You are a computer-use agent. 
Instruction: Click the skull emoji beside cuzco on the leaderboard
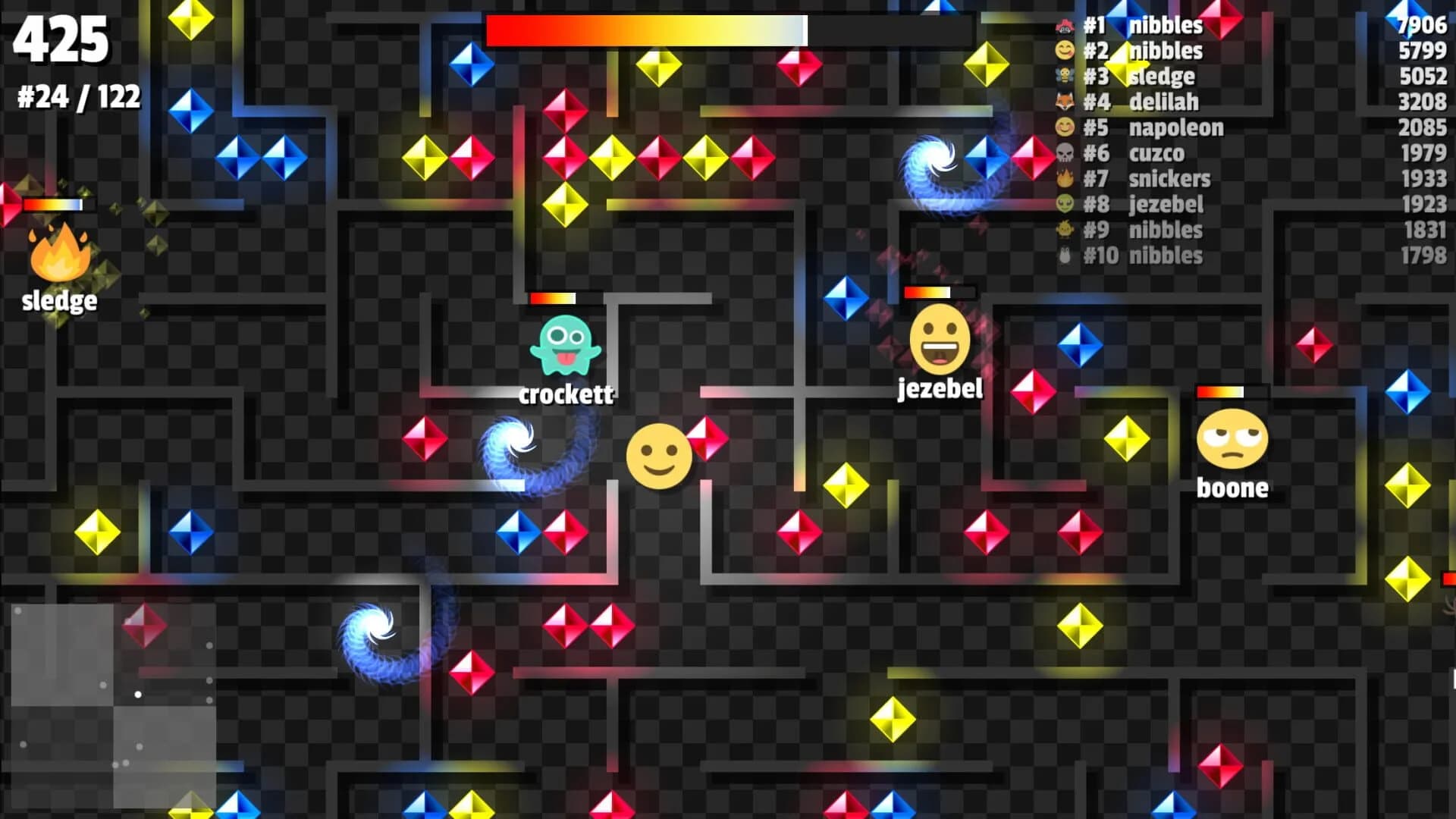[1065, 153]
